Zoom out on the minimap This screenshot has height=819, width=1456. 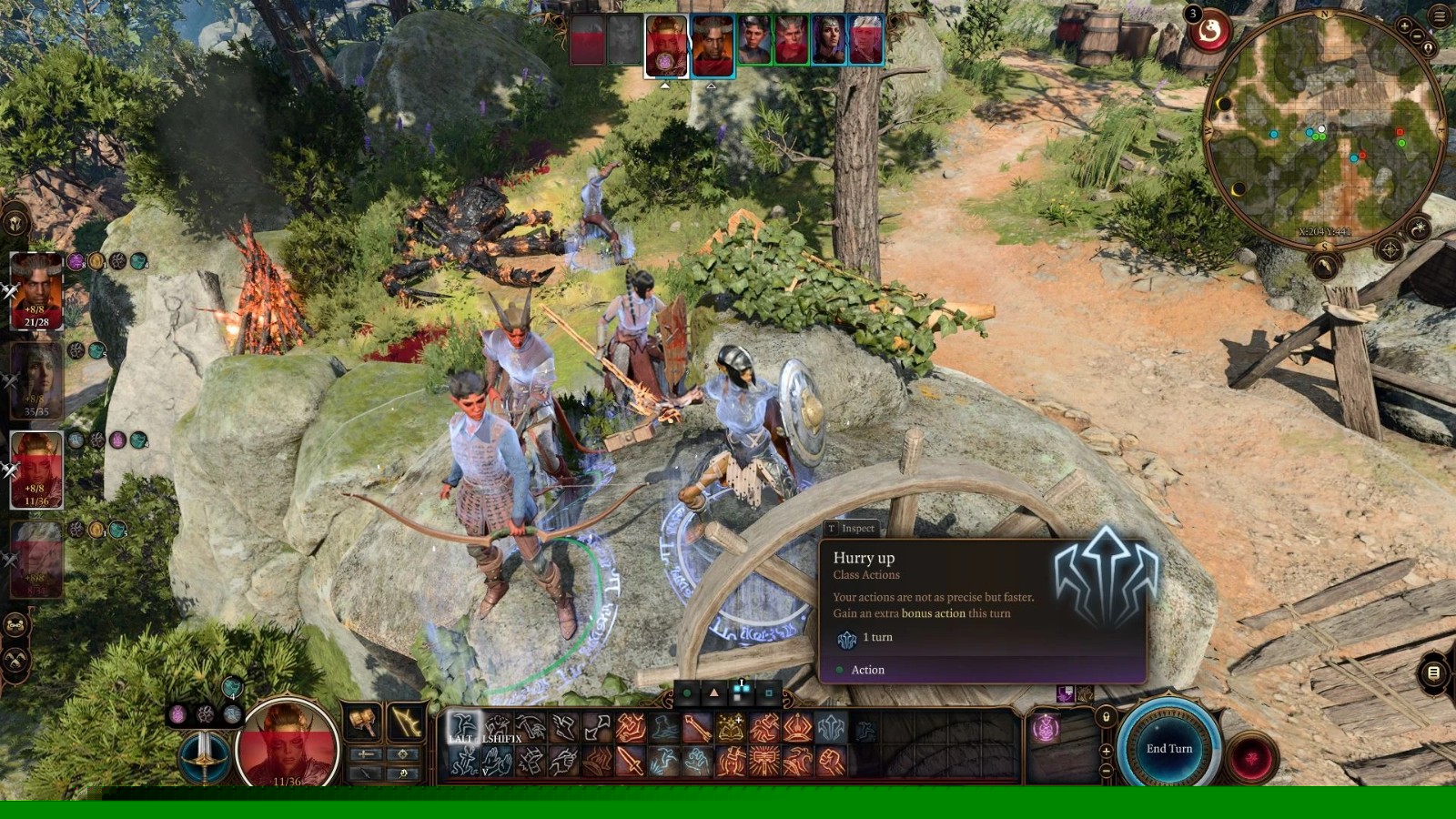pos(1418,38)
